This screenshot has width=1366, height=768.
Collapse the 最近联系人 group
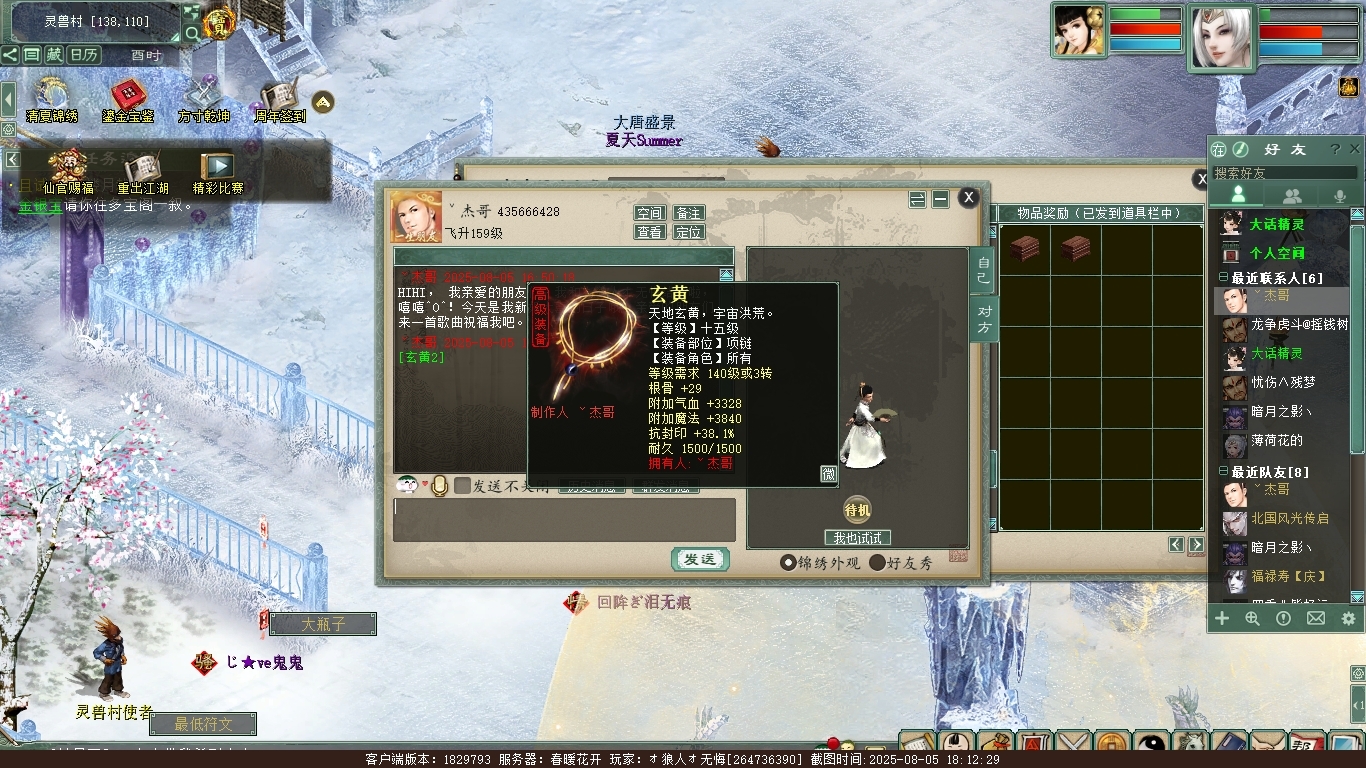pos(1223,278)
